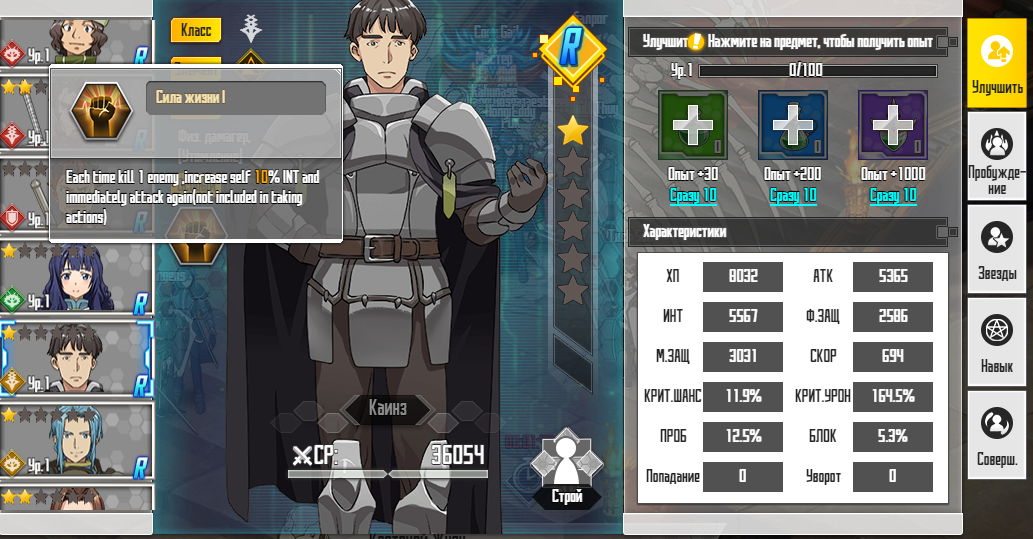Click Сразу 10 under Опыт +200
This screenshot has width=1033, height=539.
click(793, 195)
